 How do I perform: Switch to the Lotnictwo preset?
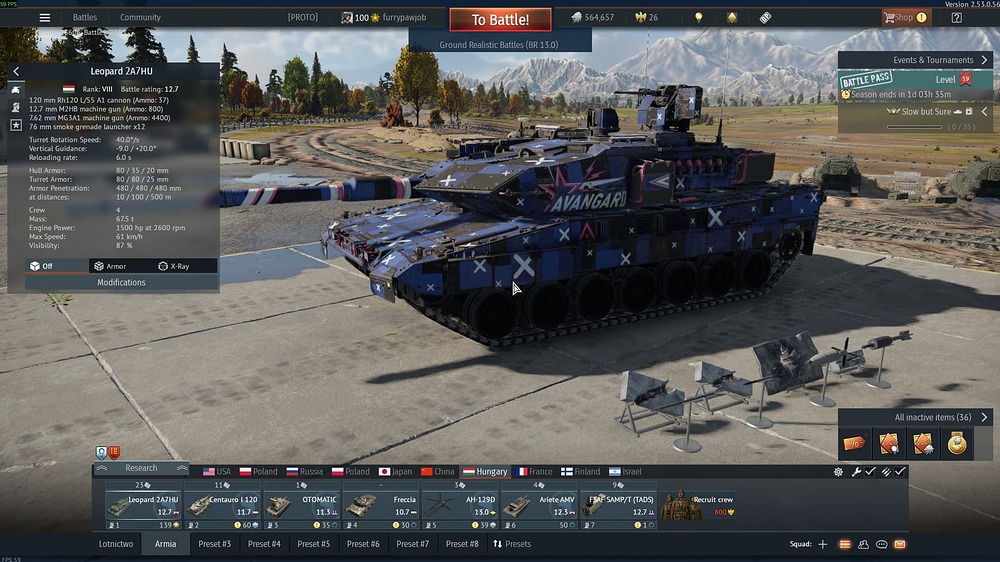[116, 544]
